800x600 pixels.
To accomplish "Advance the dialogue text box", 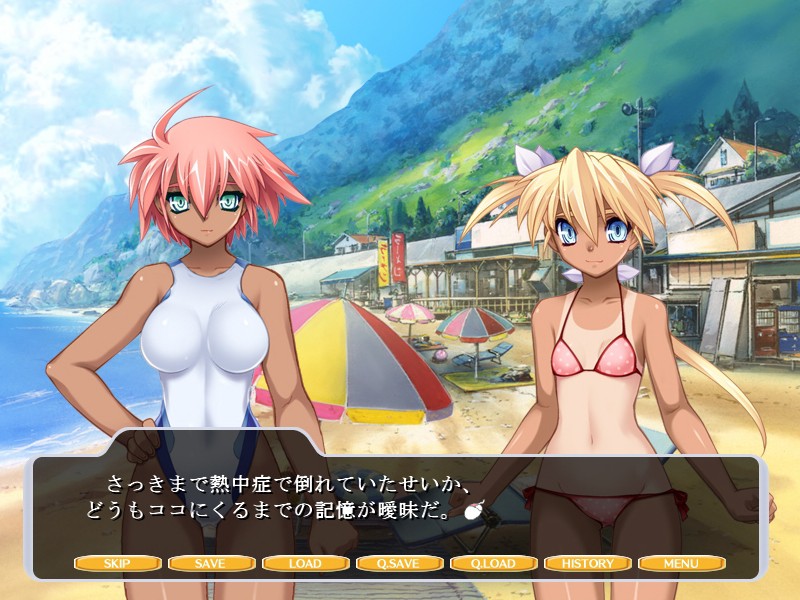I will (x=400, y=500).
